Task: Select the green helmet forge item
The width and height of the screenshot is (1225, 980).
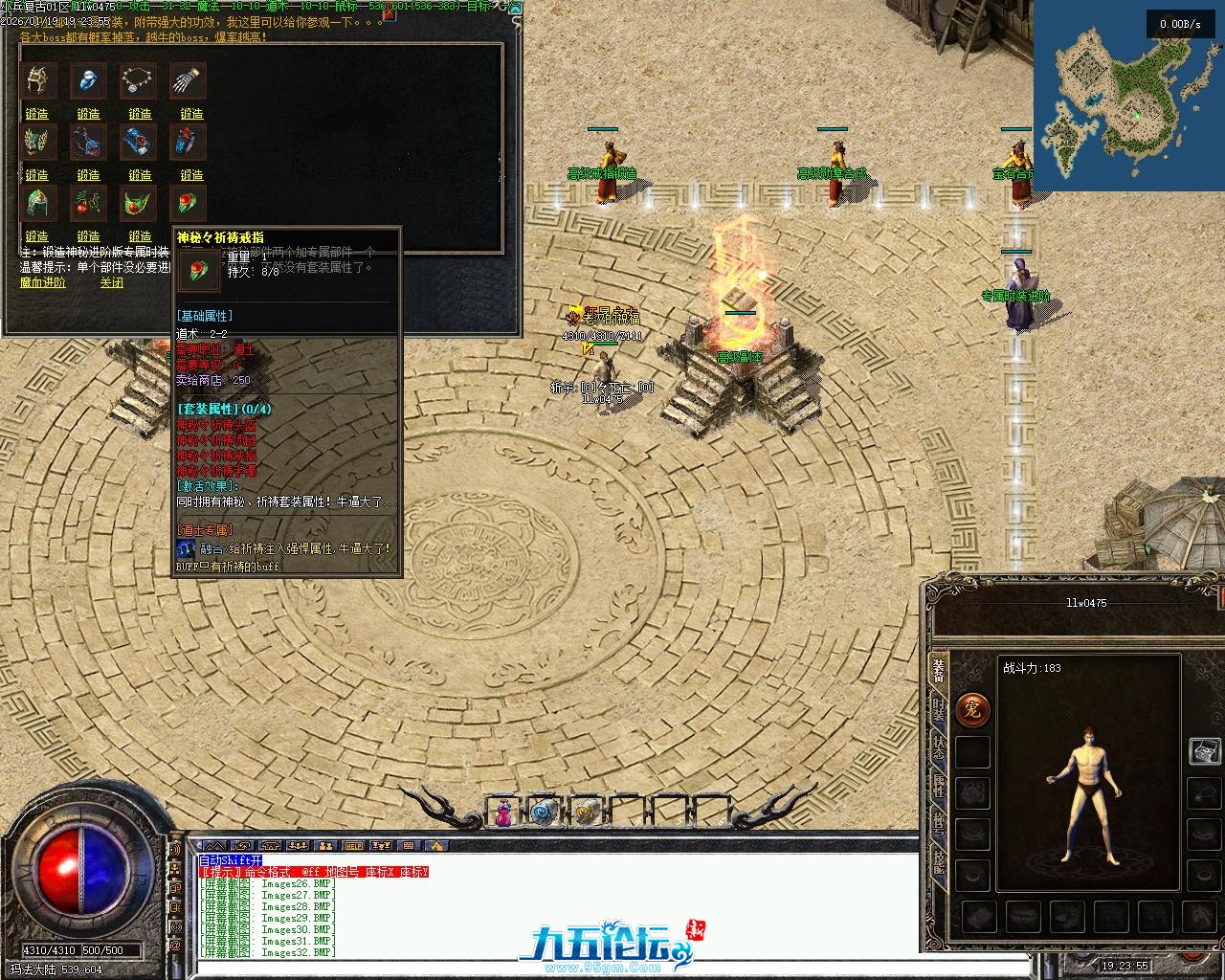Action: tap(37, 203)
